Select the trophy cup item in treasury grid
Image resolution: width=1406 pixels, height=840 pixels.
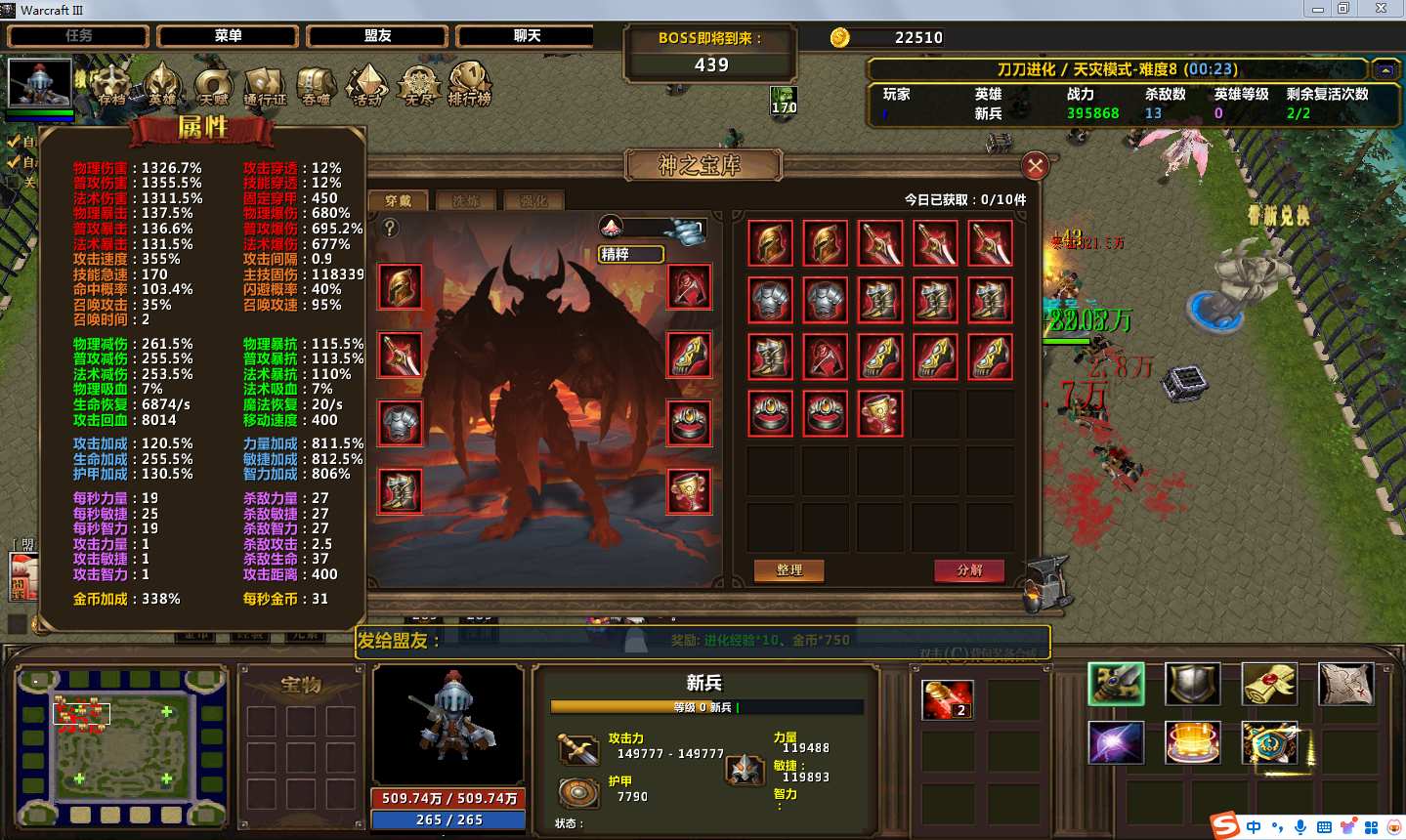coord(880,413)
